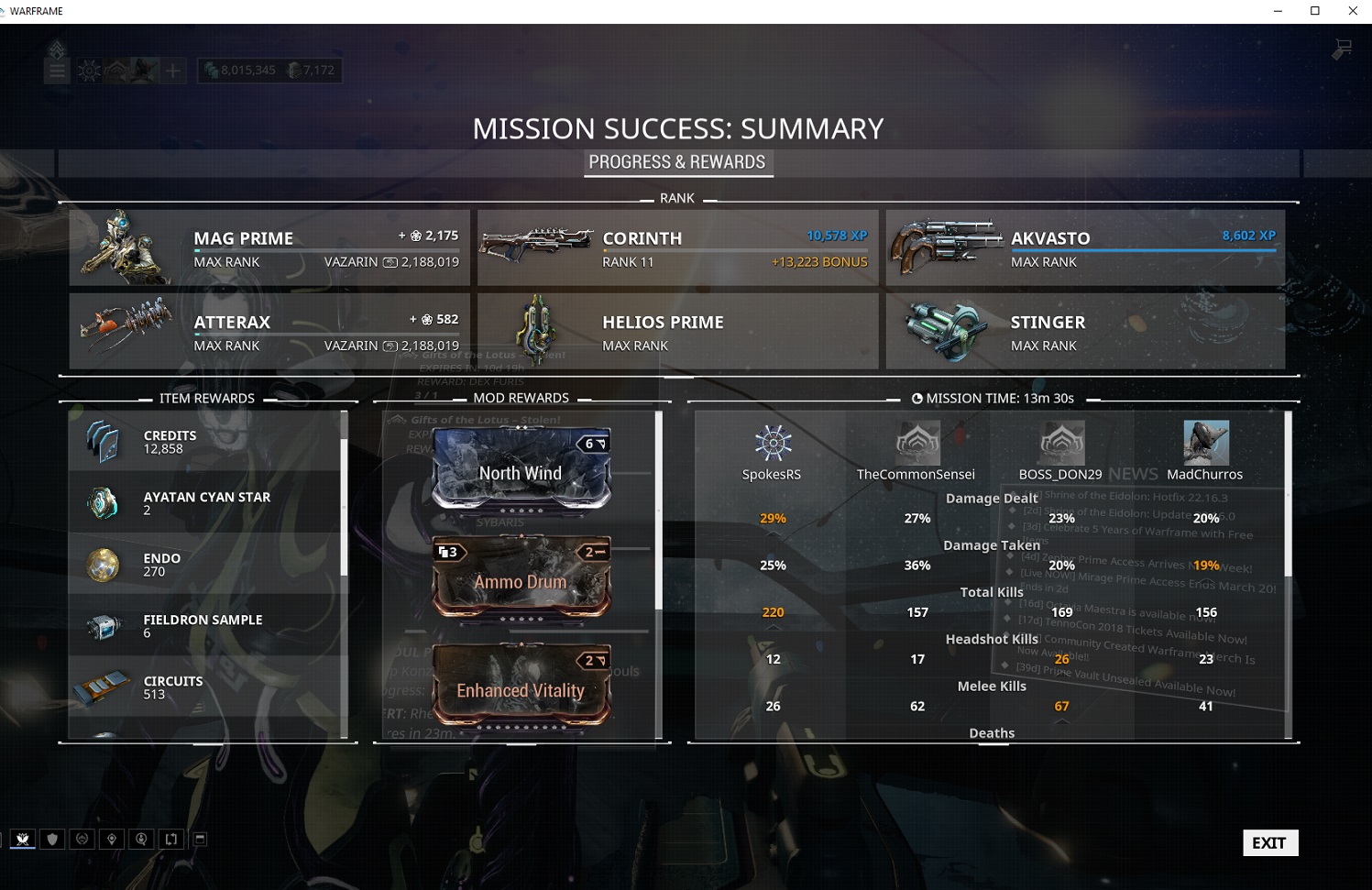The width and height of the screenshot is (1372, 890).
Task: Inspect the Ammo Drum mod card
Action: click(521, 577)
